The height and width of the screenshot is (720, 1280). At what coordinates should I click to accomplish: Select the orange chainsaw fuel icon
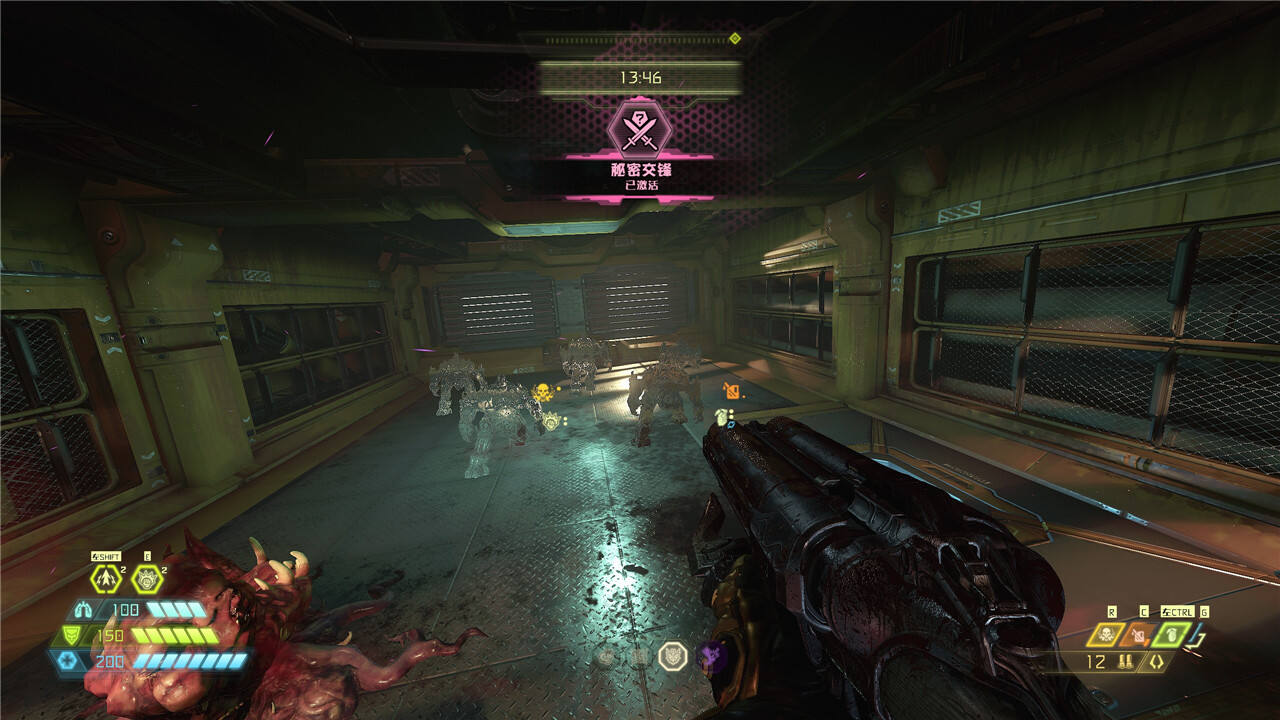(1138, 634)
